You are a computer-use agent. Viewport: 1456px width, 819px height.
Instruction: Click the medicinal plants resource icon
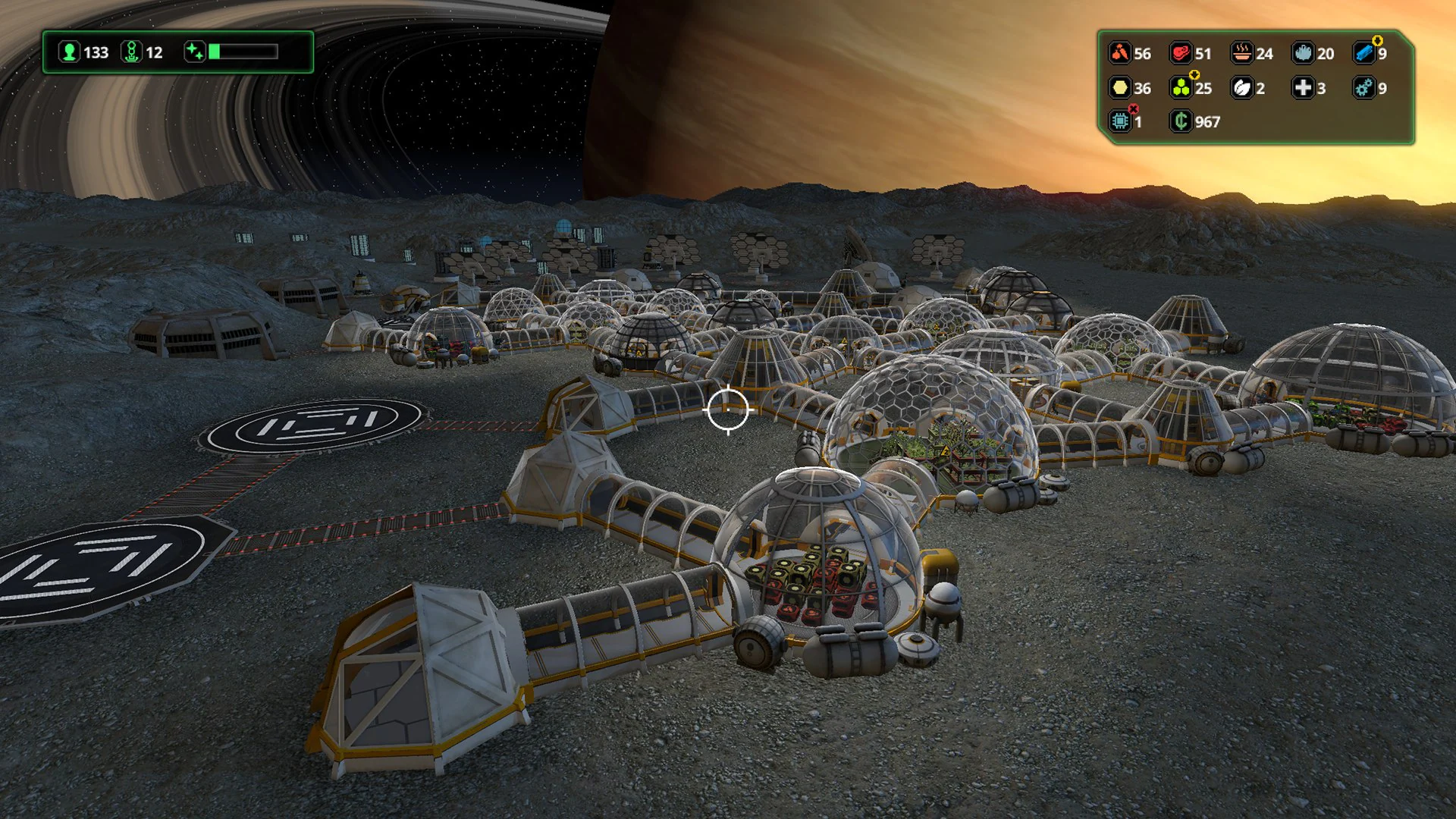pyautogui.click(x=1181, y=89)
